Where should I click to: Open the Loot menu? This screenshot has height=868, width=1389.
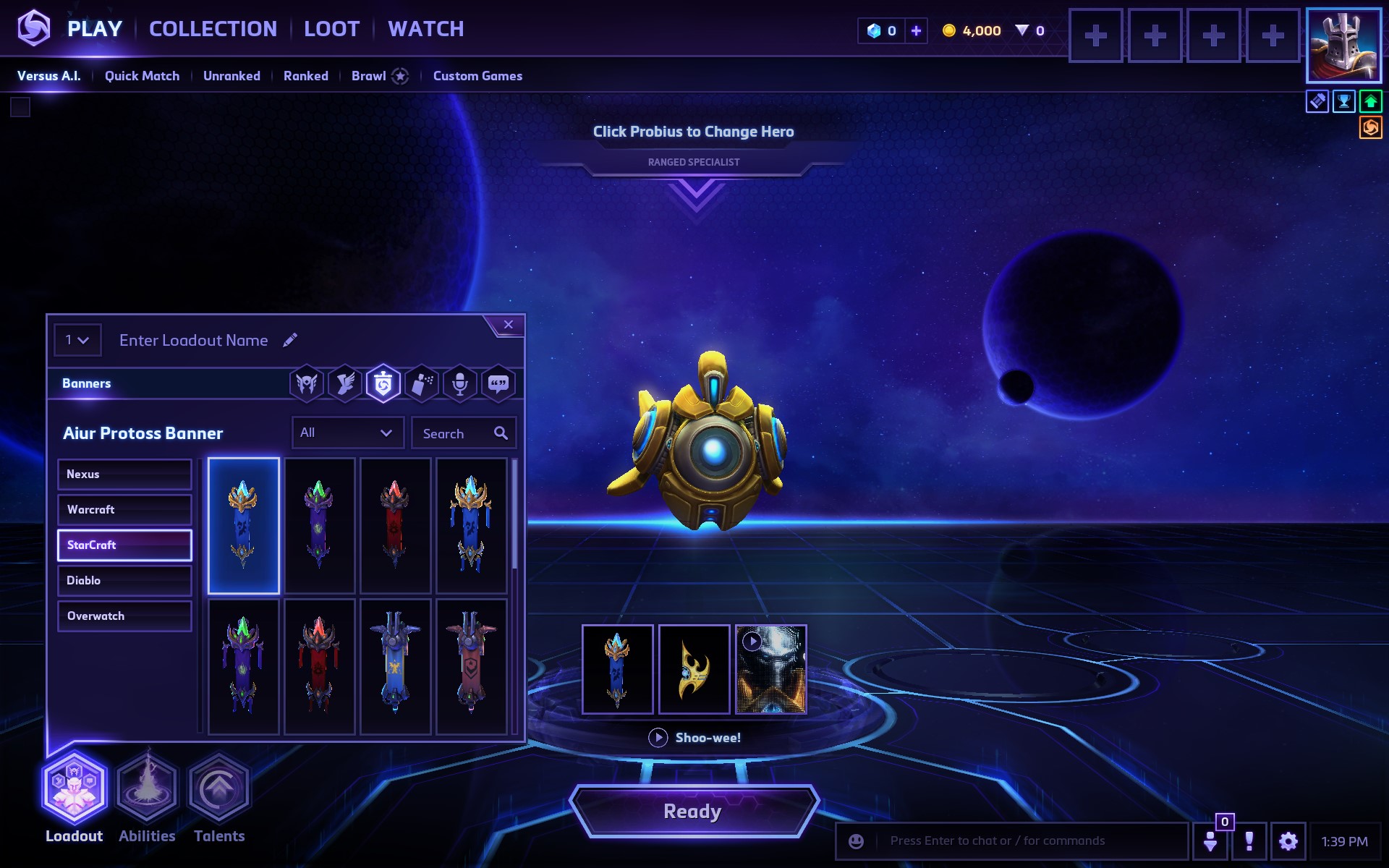(331, 29)
